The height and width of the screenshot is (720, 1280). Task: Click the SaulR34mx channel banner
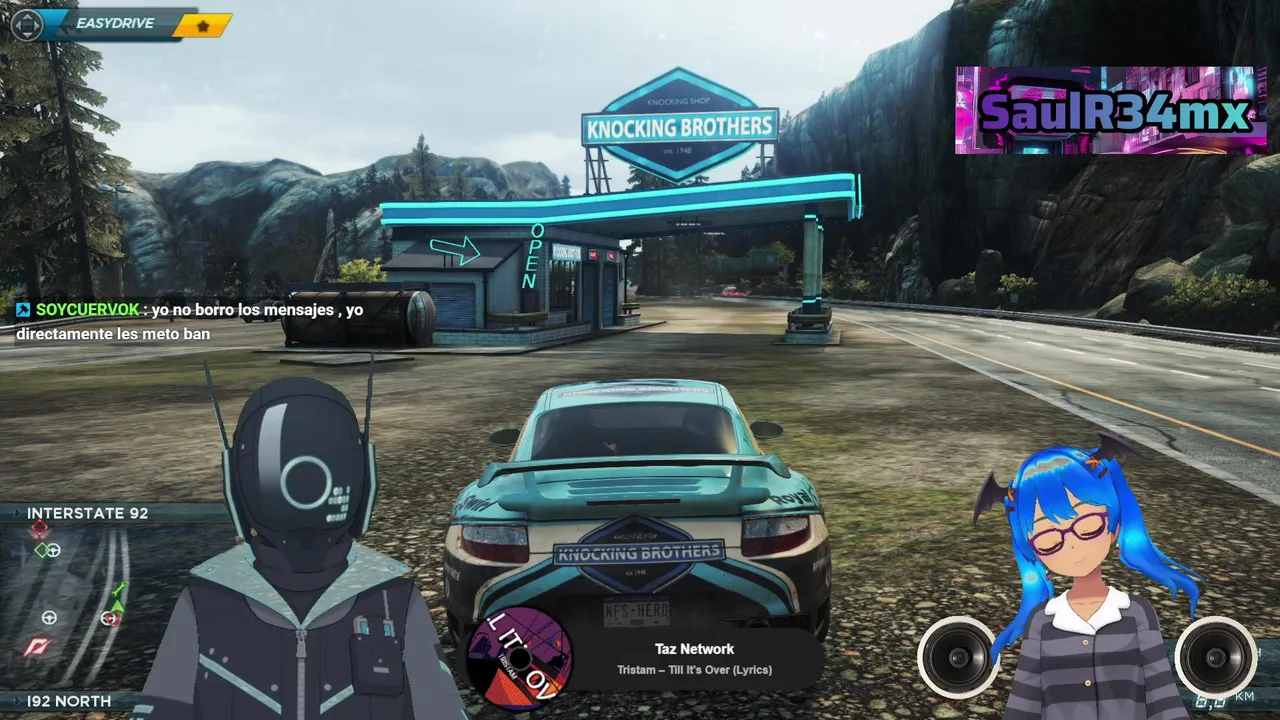click(1110, 111)
